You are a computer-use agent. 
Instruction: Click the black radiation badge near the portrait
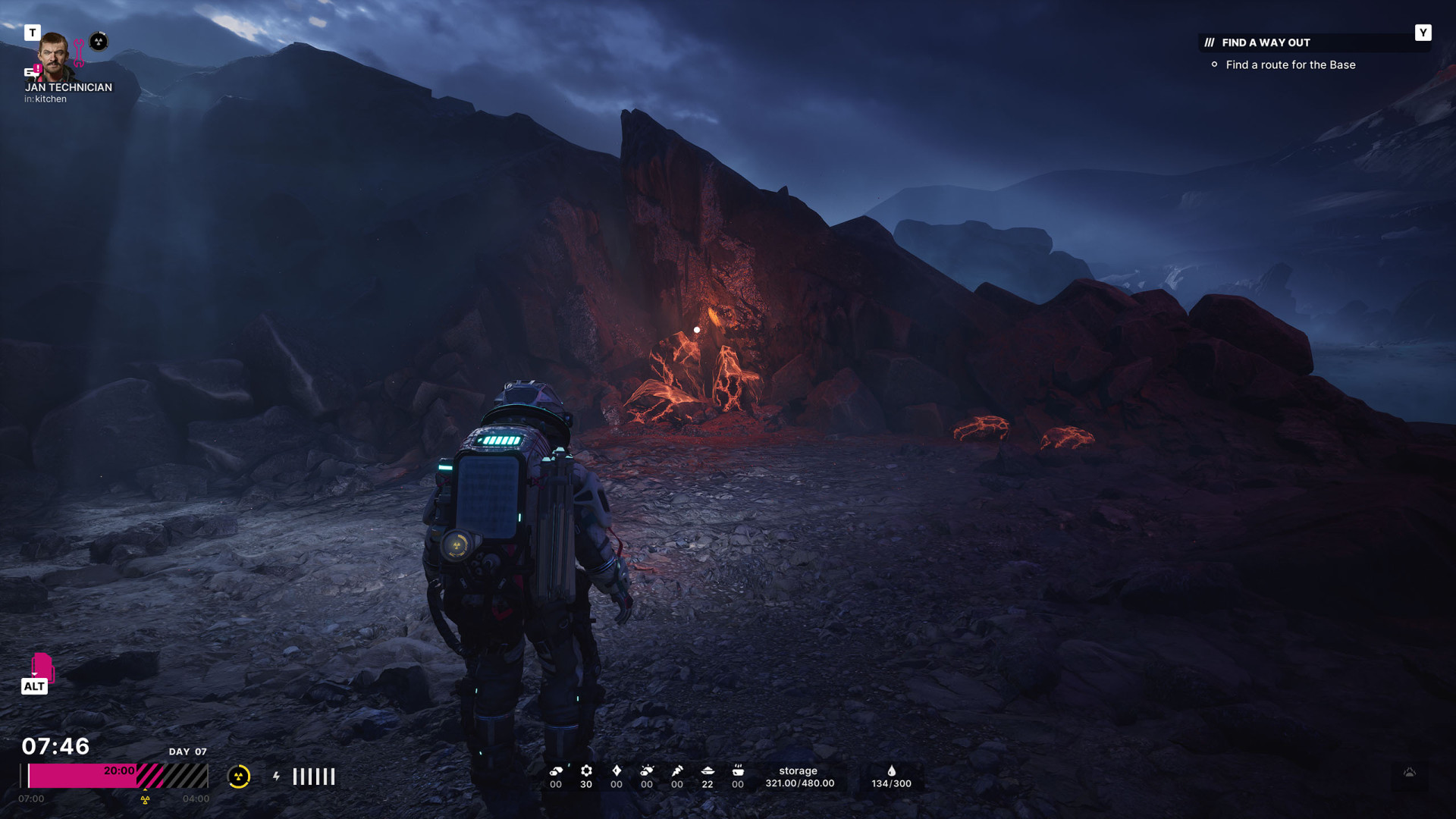(x=99, y=42)
